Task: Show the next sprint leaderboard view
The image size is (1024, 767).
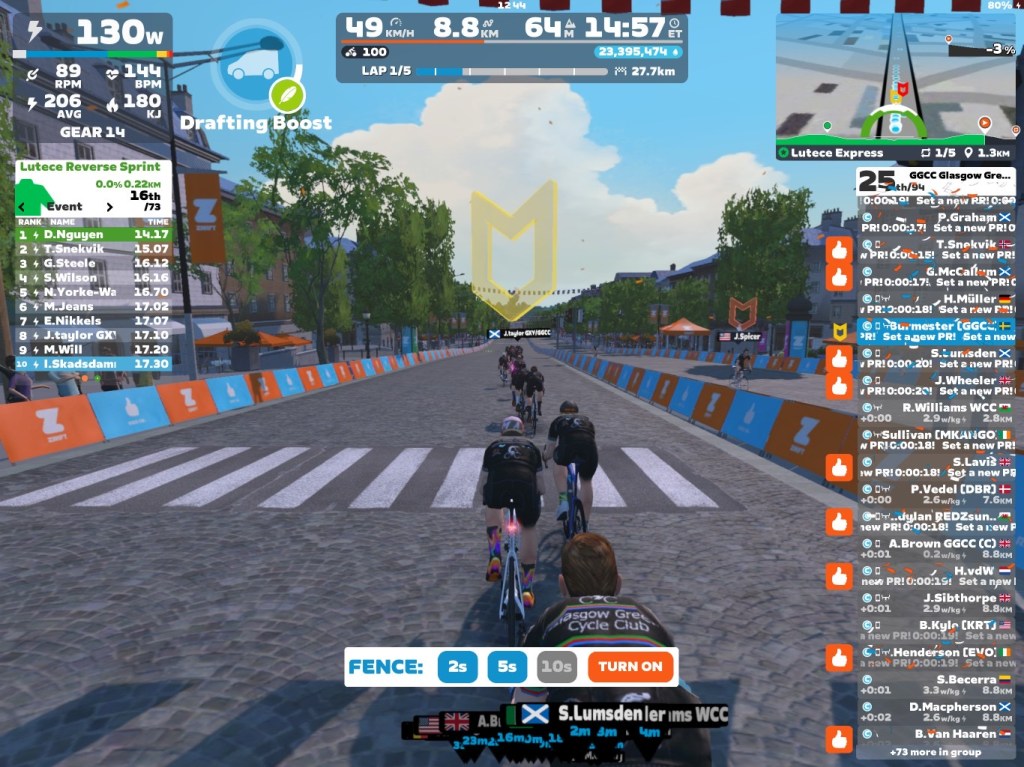Action: pos(111,207)
